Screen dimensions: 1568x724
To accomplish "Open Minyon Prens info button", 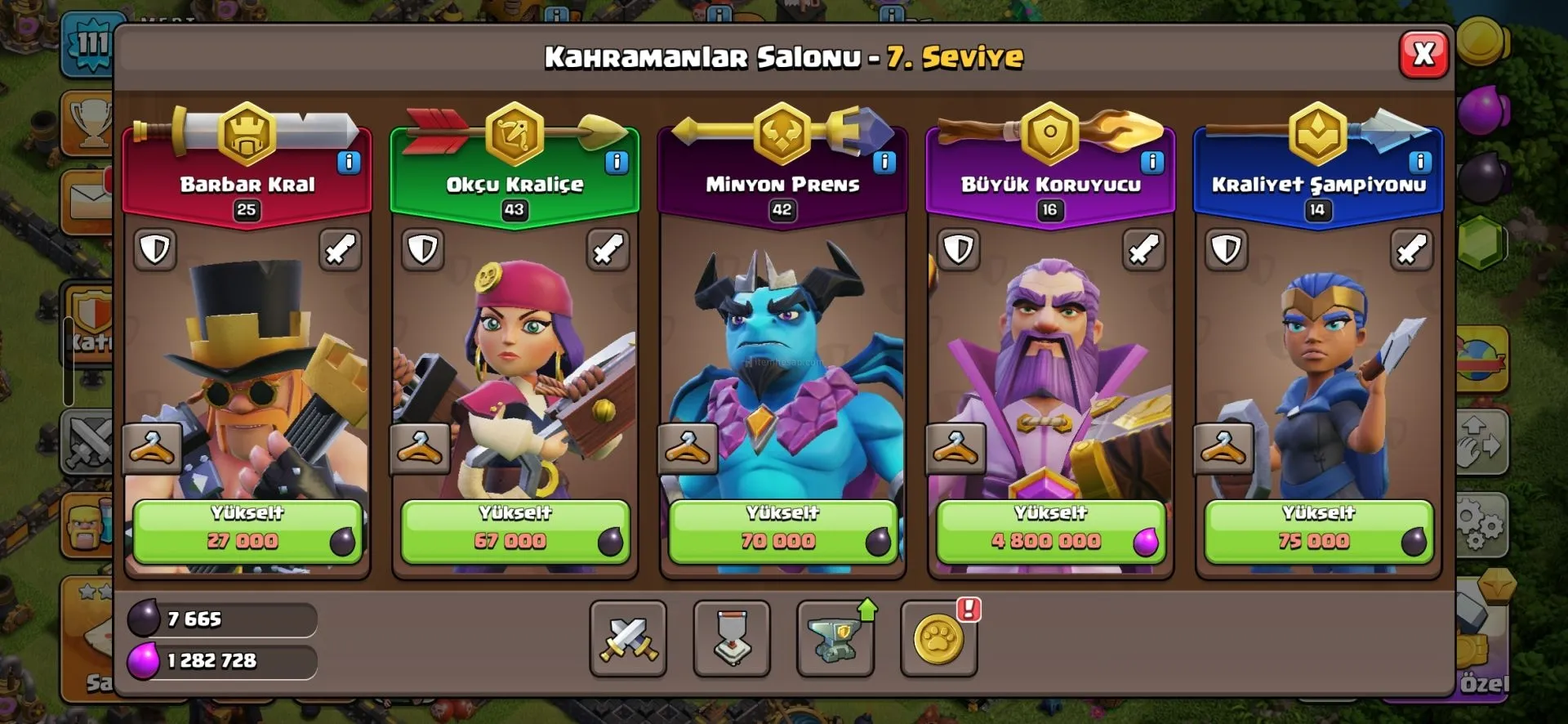I will pyautogui.click(x=884, y=162).
